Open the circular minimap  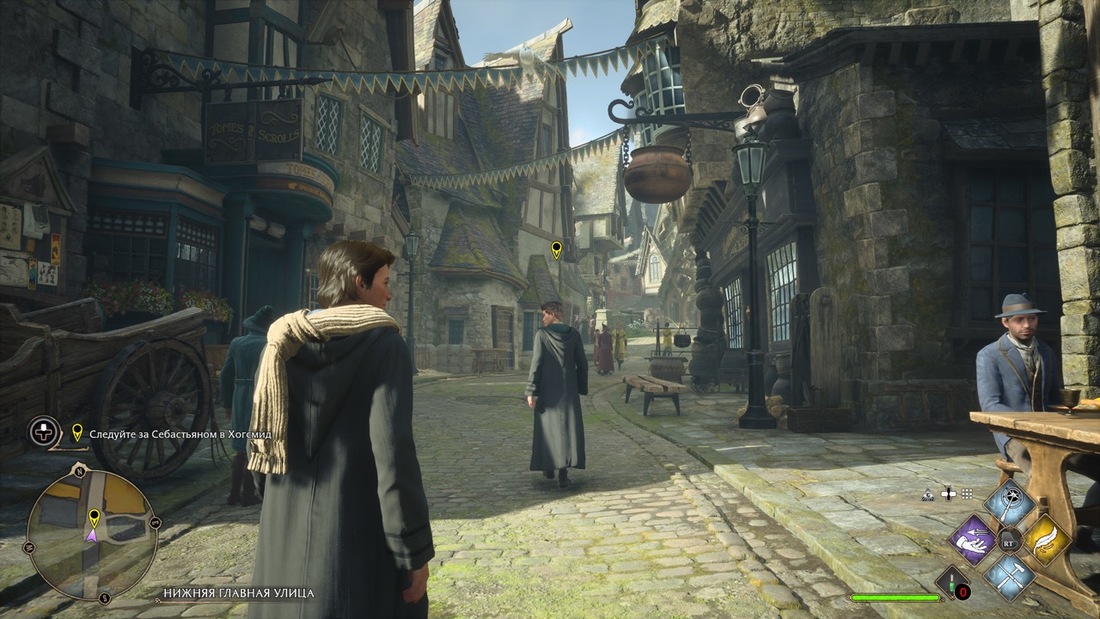coord(91,533)
